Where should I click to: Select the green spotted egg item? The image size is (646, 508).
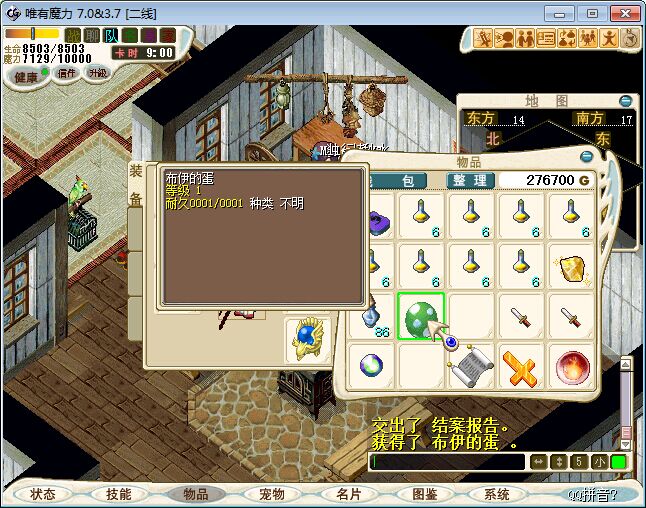point(421,317)
